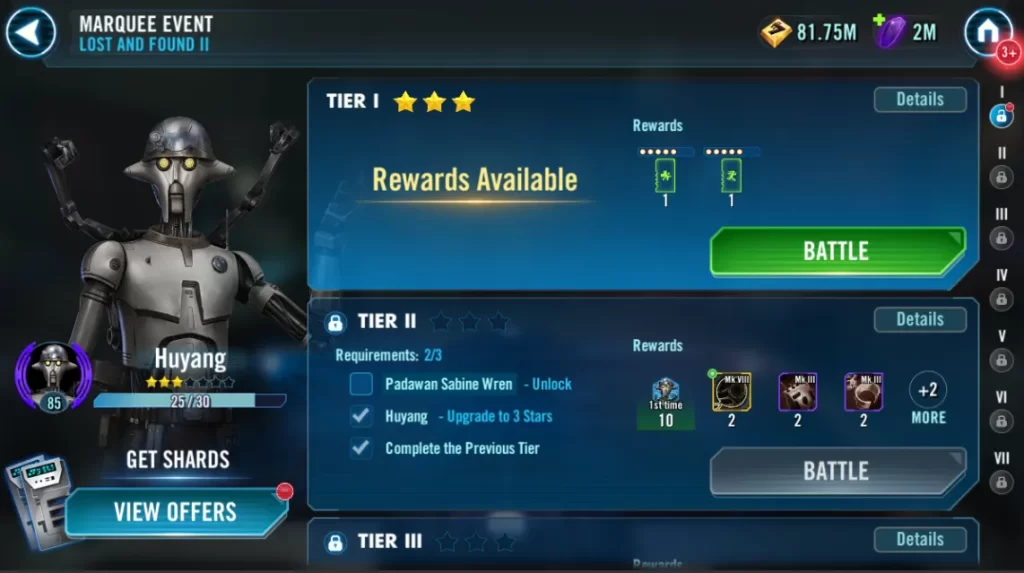Open View Offers for Huyang shards
Viewport: 1024px width, 573px height.
coord(175,512)
